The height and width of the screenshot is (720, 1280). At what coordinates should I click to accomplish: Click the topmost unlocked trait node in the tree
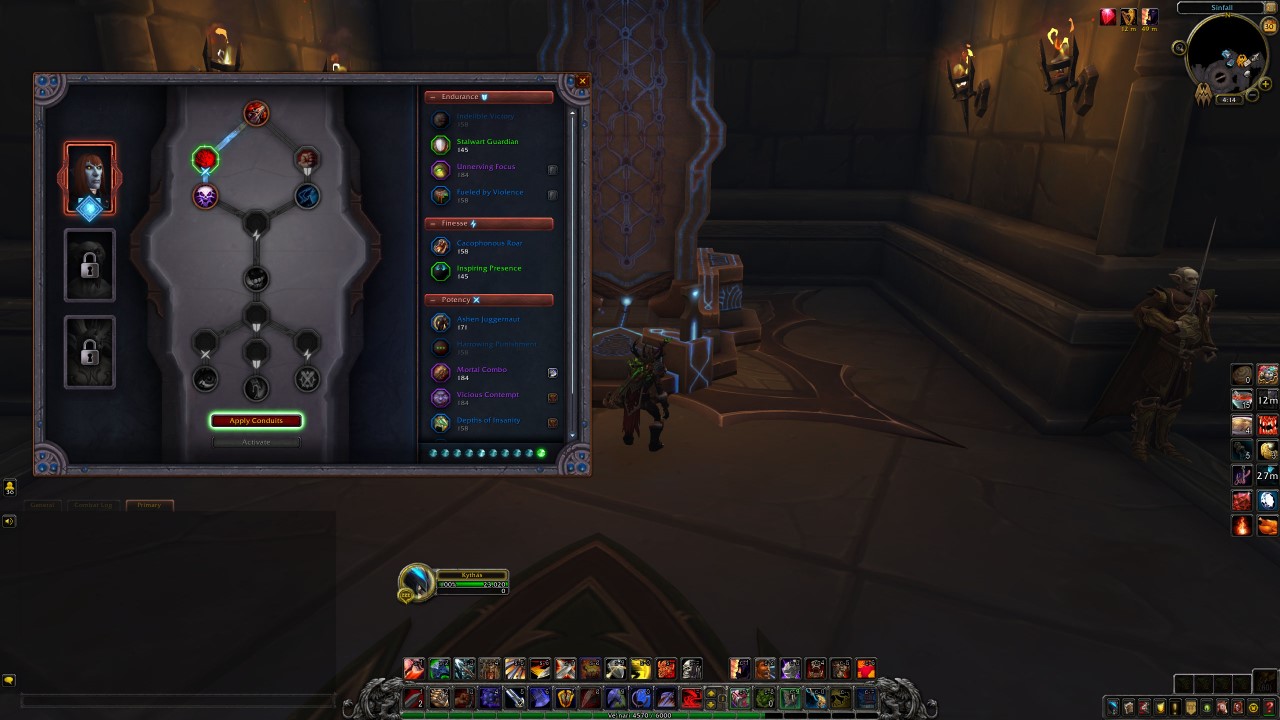(x=256, y=114)
